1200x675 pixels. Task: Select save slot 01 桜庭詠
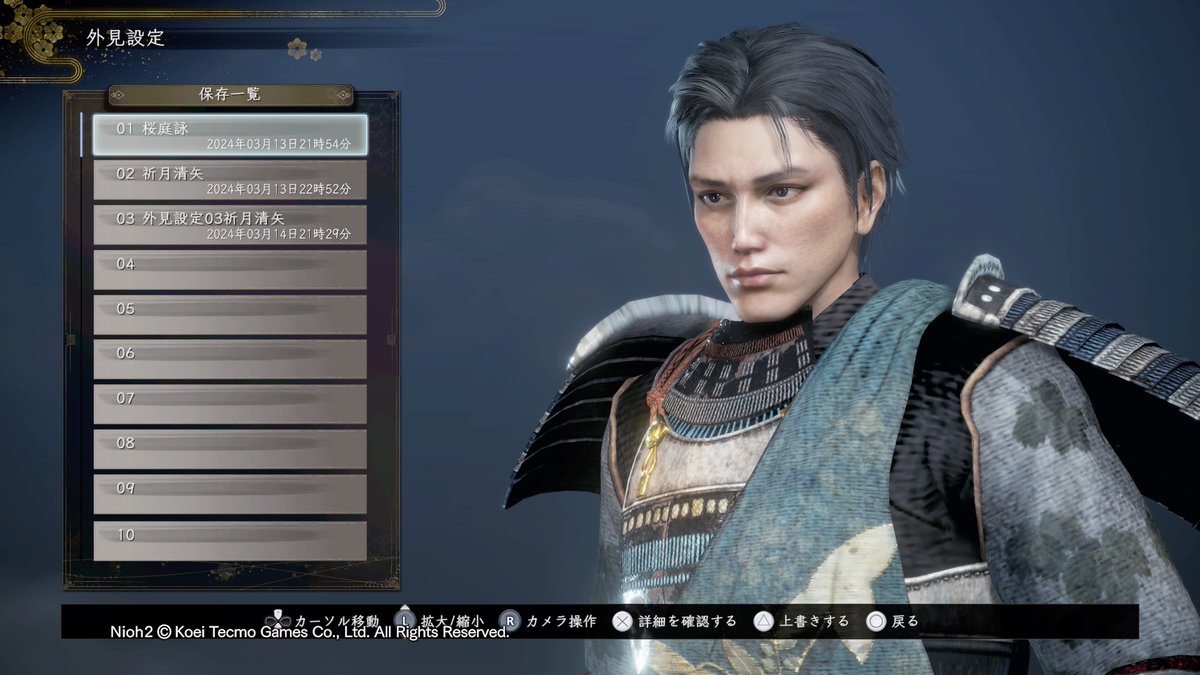point(230,135)
